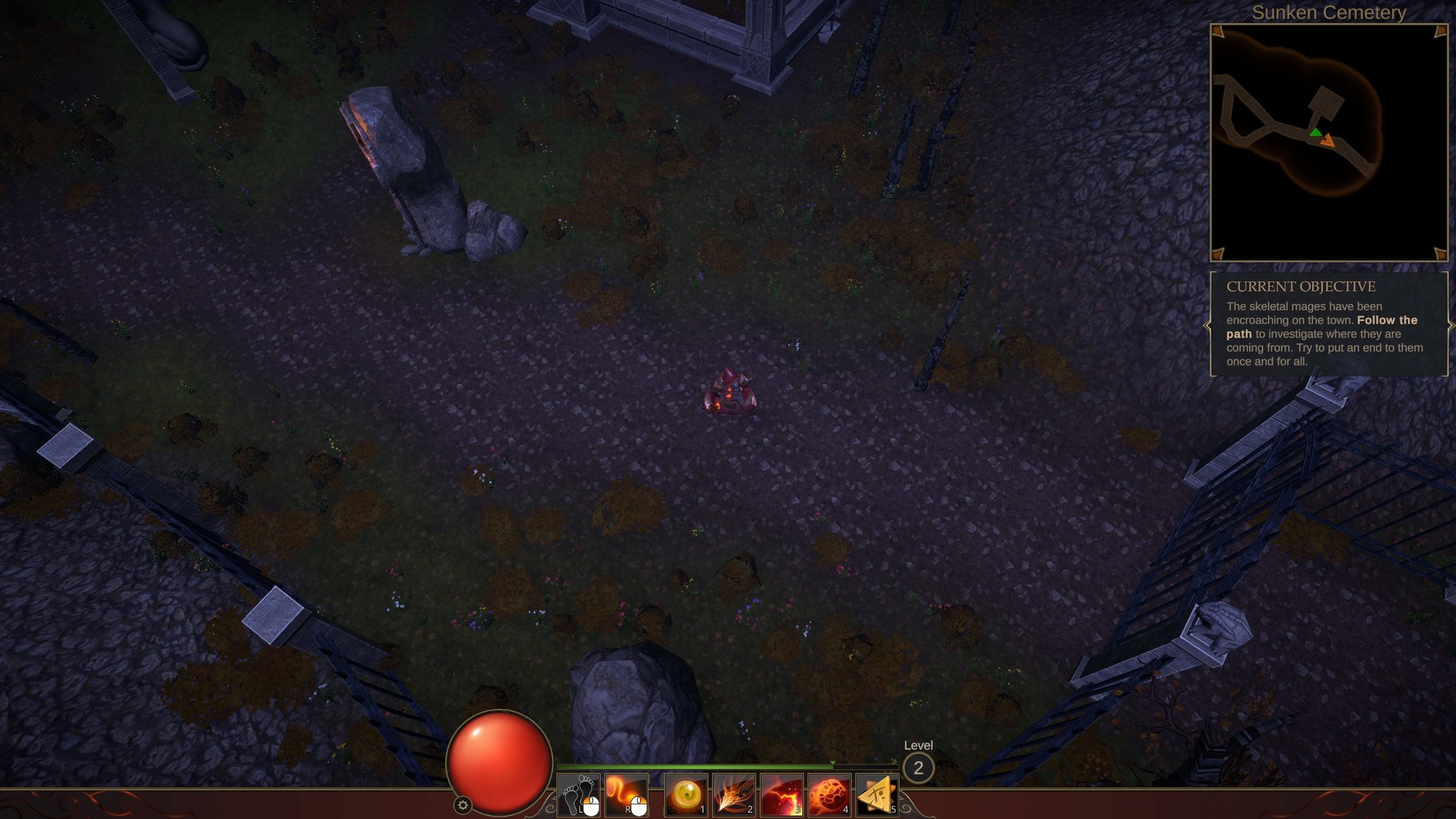Use the golden orb ability in slot 1
Viewport: 1456px width, 819px height.
tap(686, 795)
